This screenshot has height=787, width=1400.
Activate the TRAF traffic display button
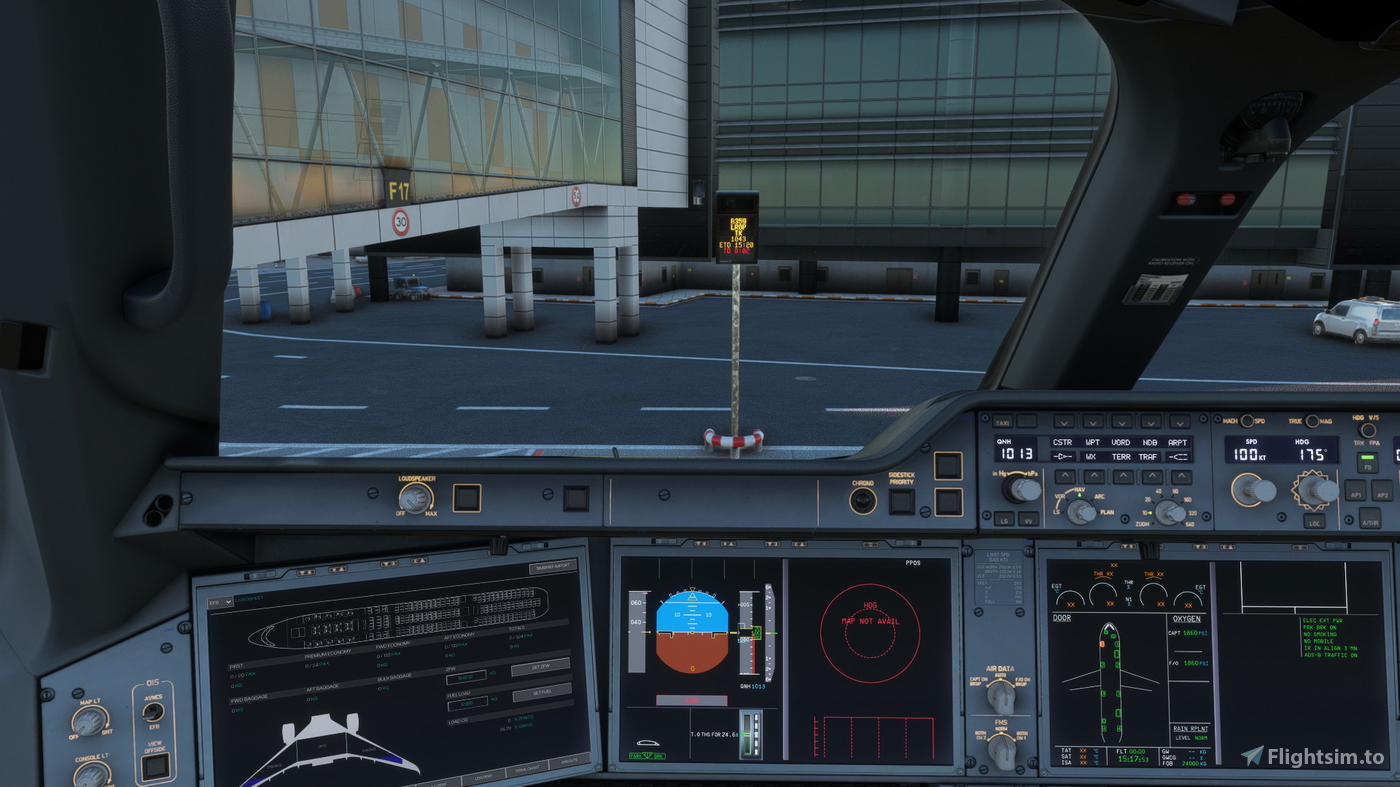pos(1147,457)
